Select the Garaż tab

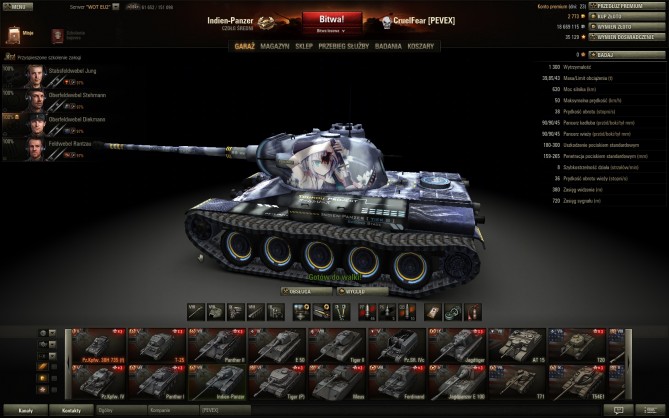(244, 46)
